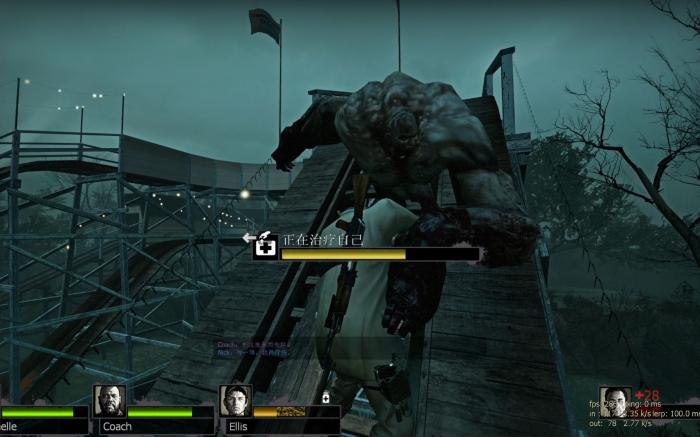Click the first aid kit healing icon

(x=266, y=247)
